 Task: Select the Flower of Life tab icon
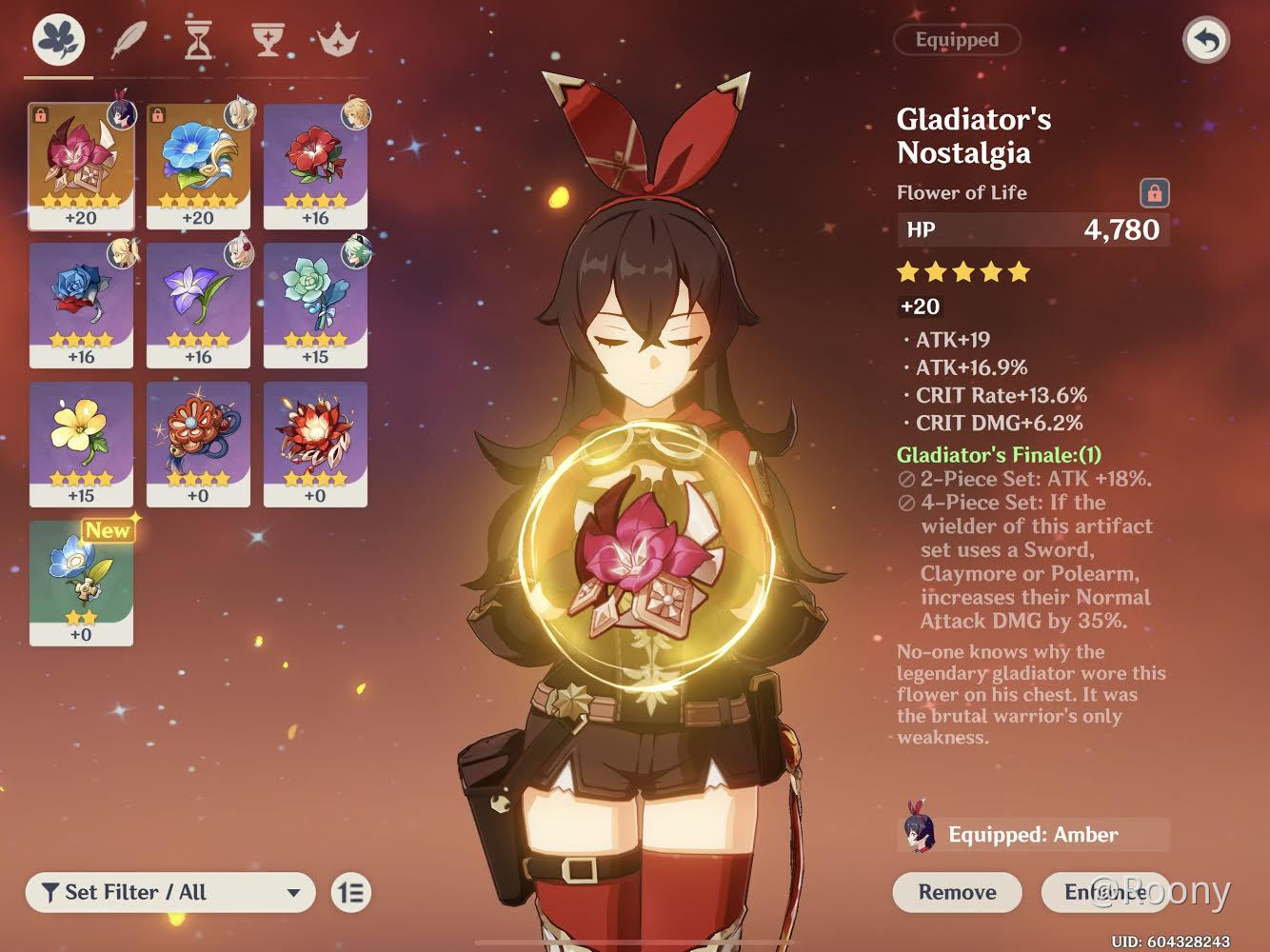(57, 40)
